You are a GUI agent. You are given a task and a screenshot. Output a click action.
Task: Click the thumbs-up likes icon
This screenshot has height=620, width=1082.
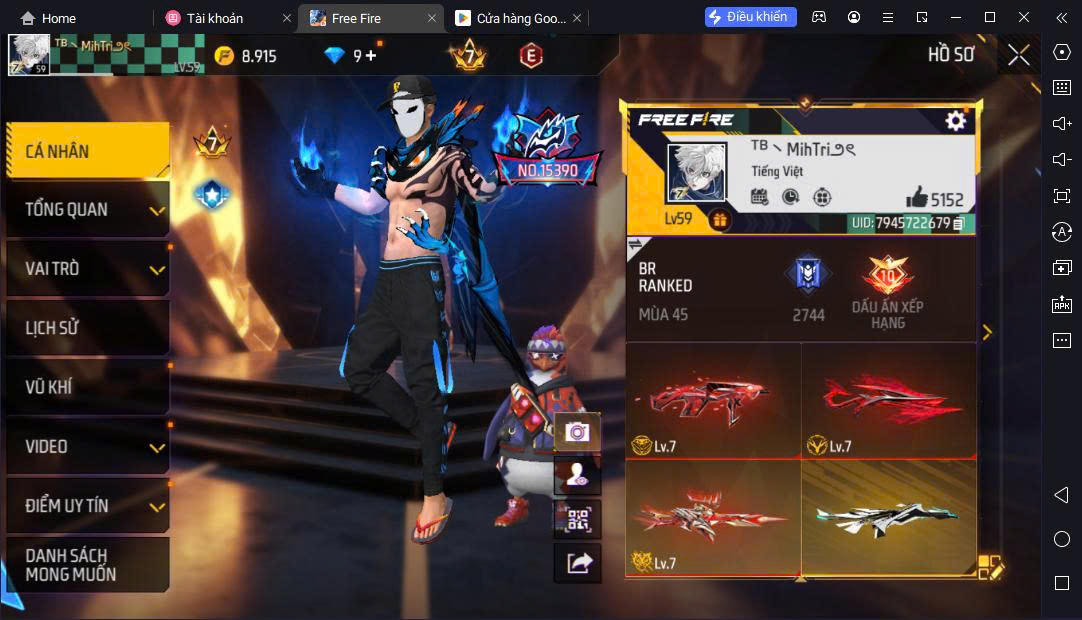[x=916, y=198]
